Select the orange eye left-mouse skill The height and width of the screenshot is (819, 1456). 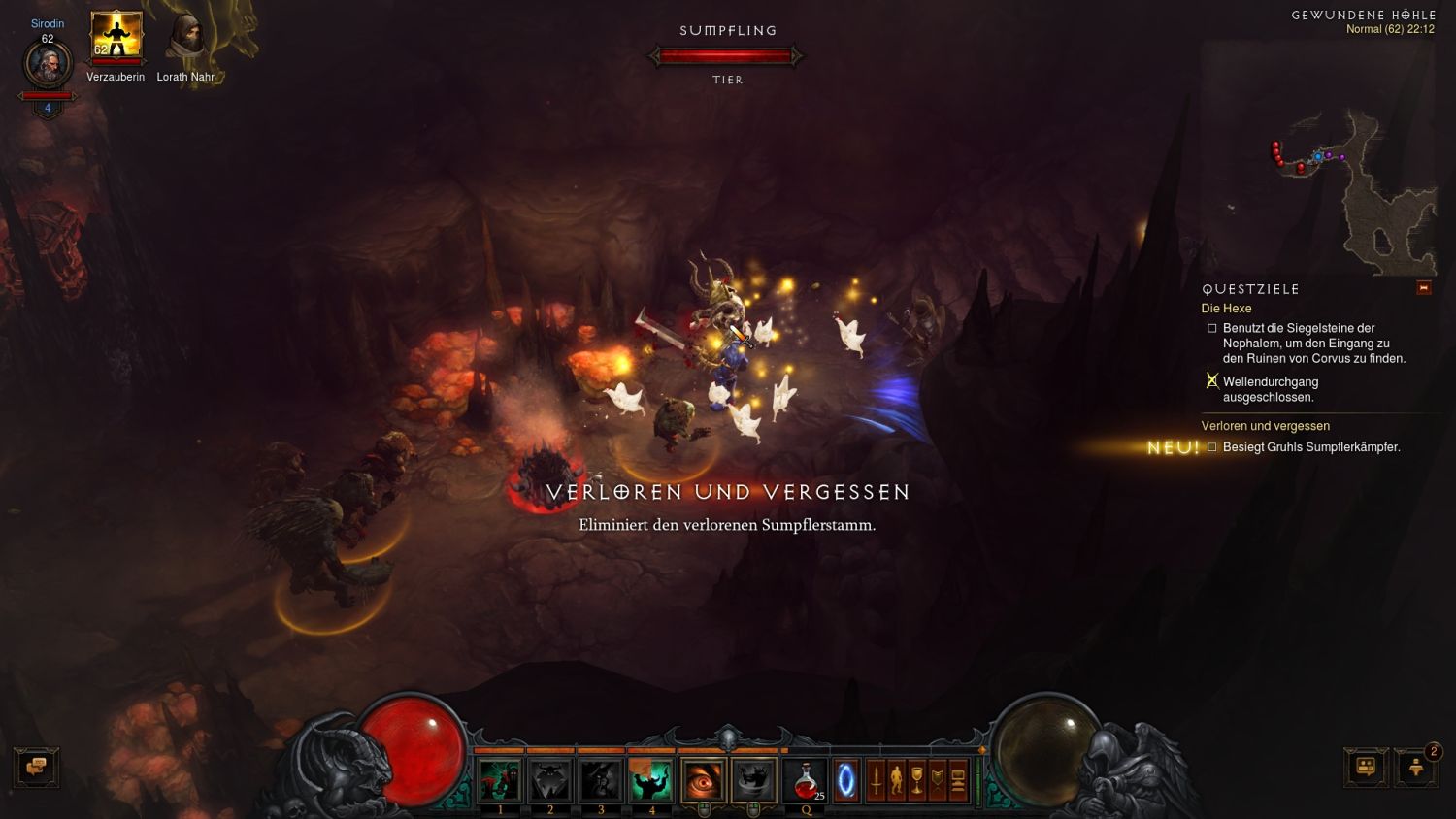tap(703, 780)
